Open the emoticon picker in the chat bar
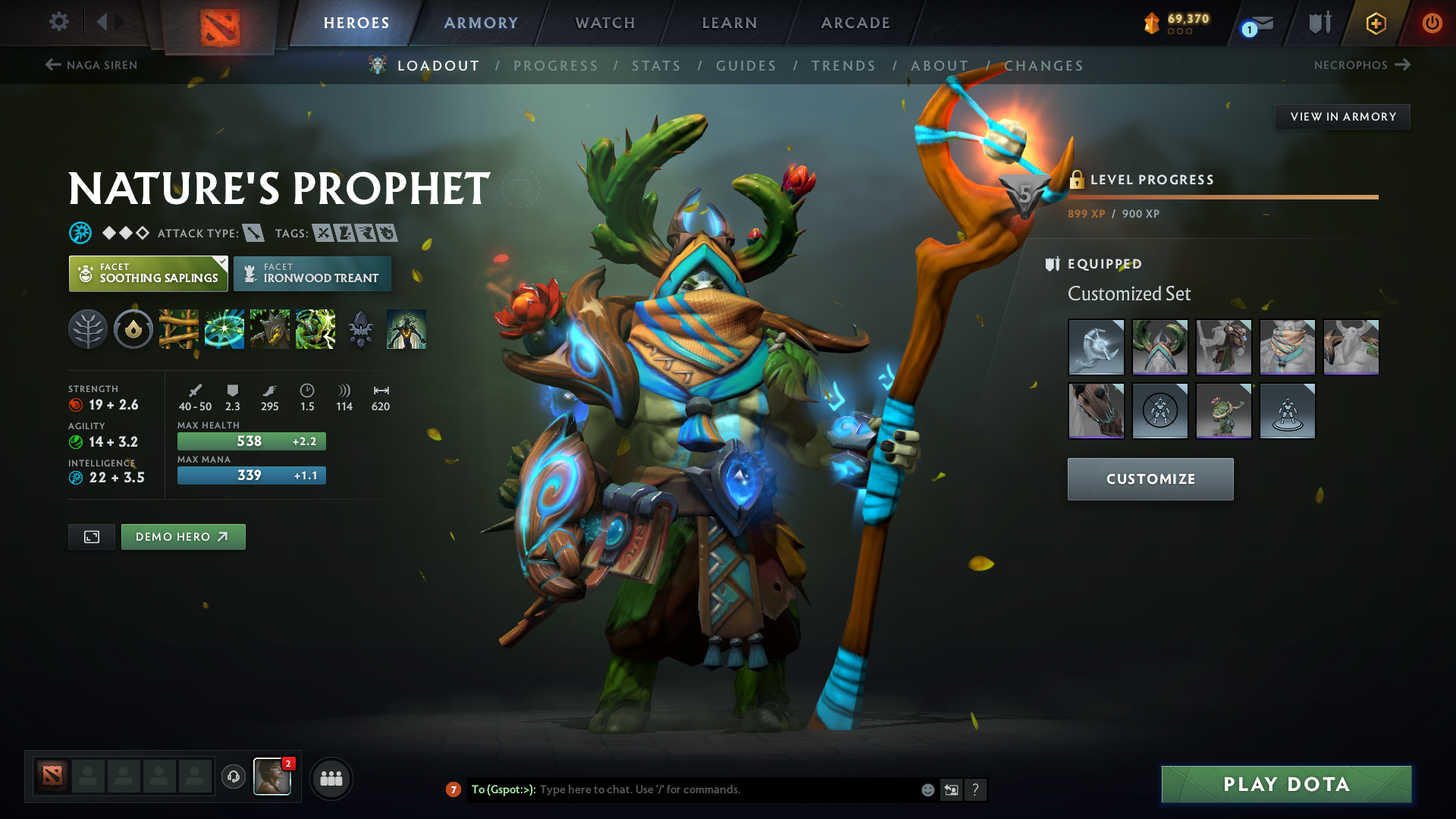This screenshot has height=819, width=1456. pyautogui.click(x=927, y=789)
